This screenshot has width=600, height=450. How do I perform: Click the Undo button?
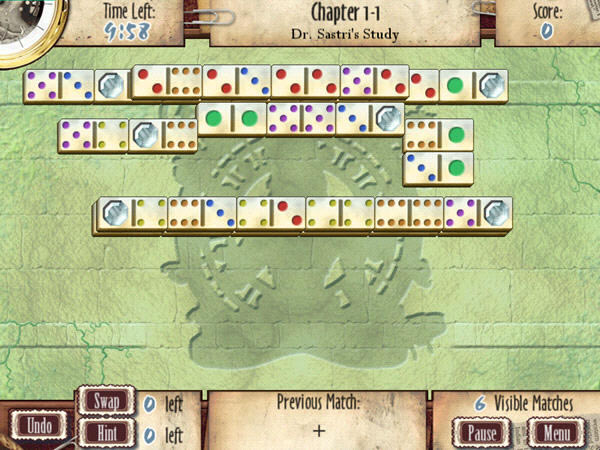39,425
